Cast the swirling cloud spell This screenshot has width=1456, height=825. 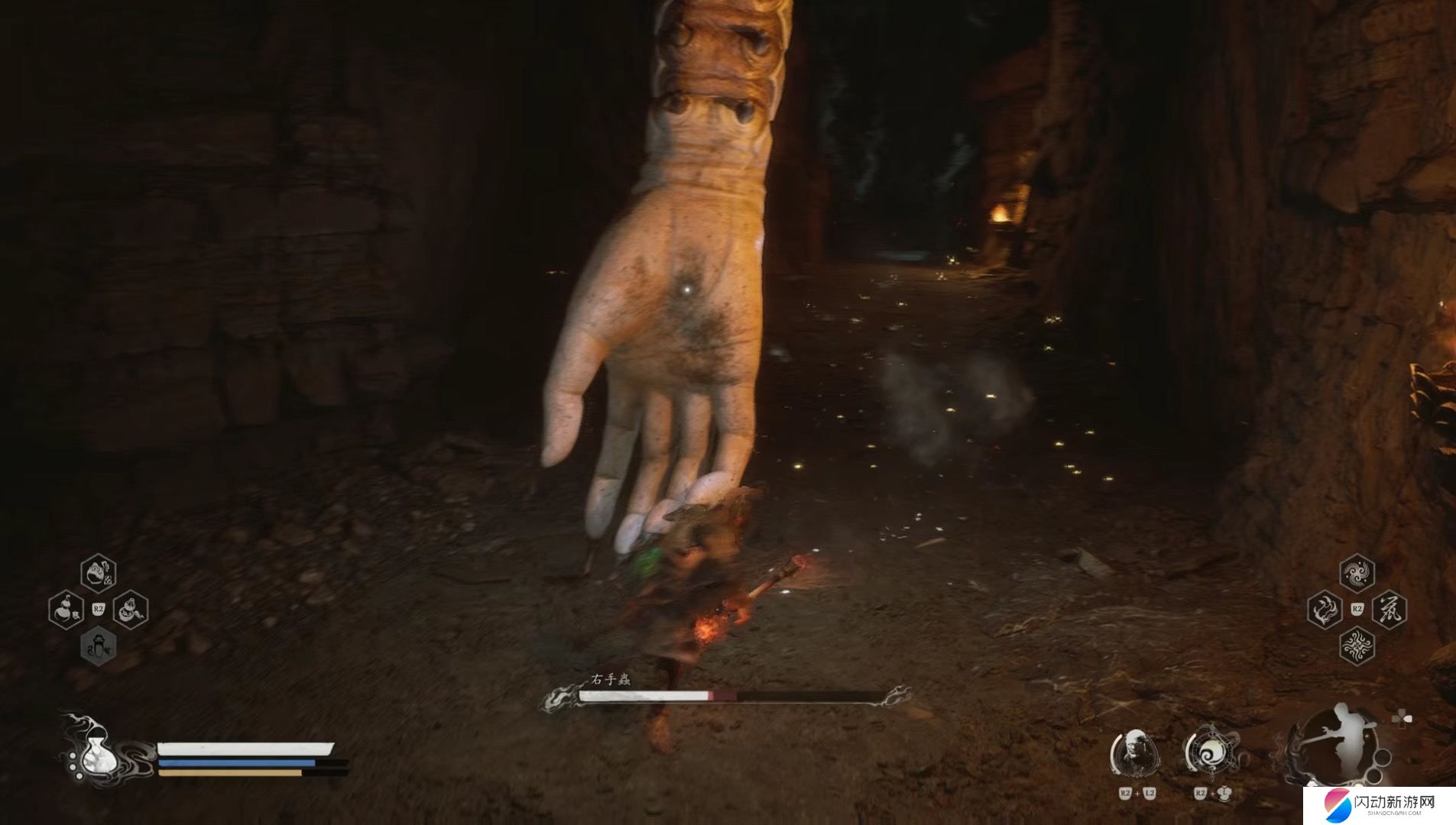(x=1357, y=574)
